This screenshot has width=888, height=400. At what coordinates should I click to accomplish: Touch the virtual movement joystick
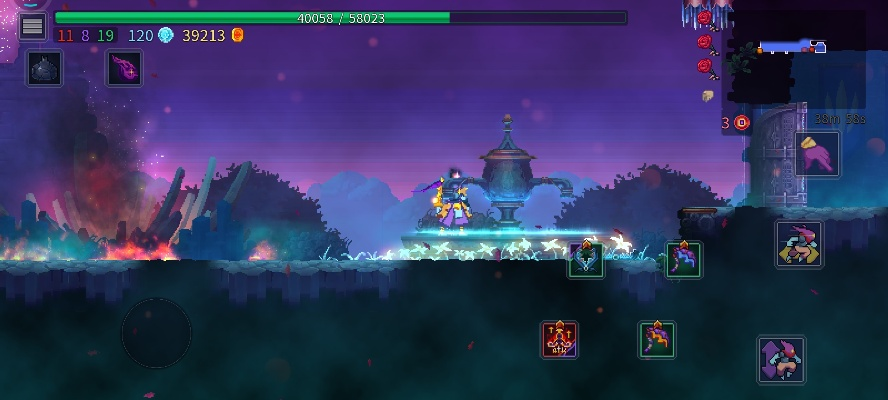156,332
